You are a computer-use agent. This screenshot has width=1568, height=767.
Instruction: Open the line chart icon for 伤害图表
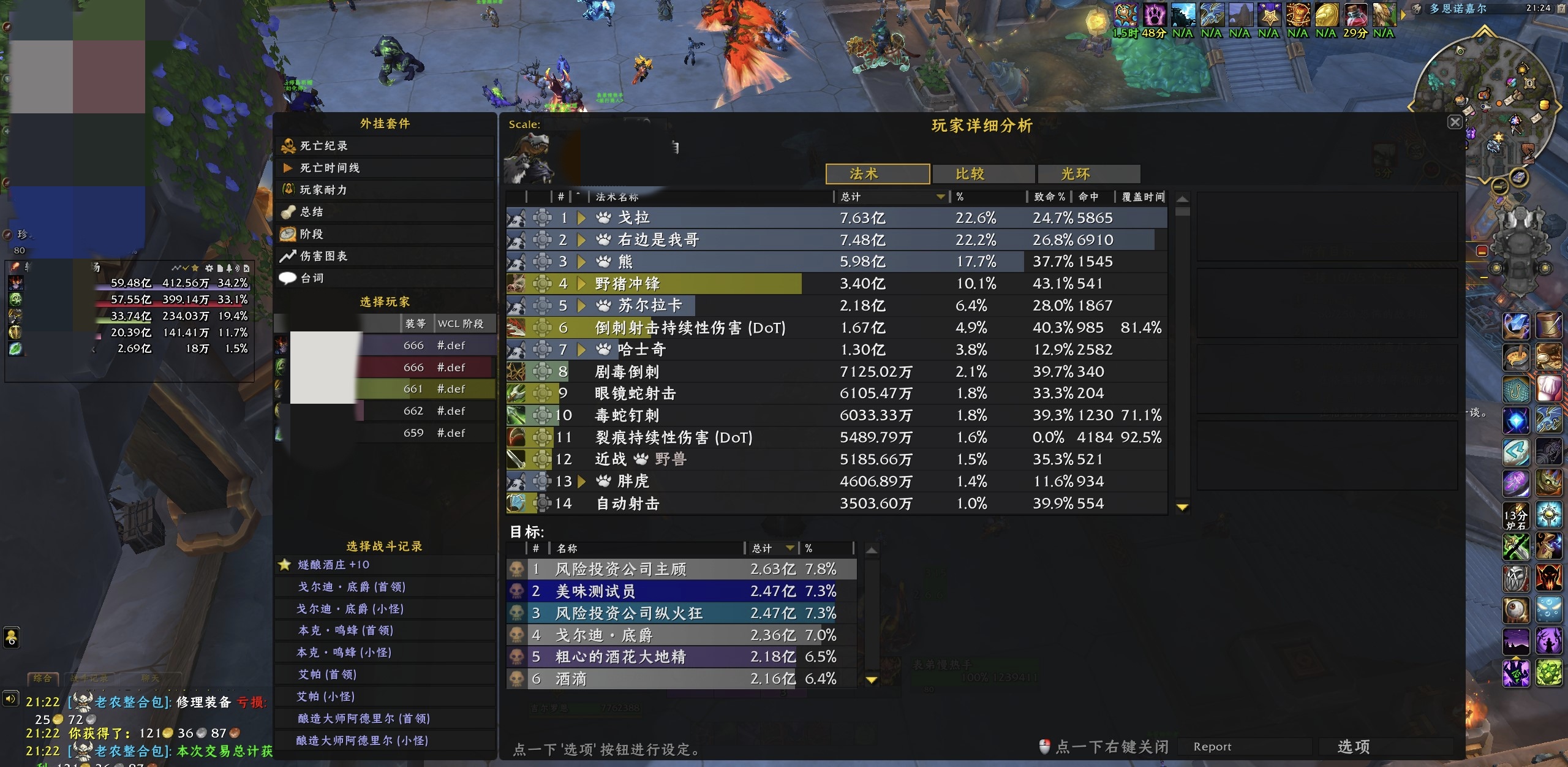click(x=288, y=256)
